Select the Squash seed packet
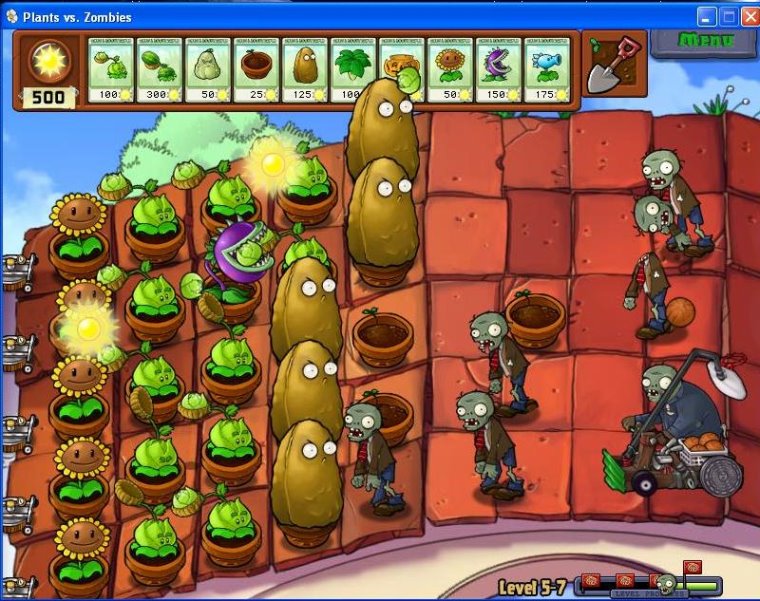The width and height of the screenshot is (760, 601). tap(207, 70)
